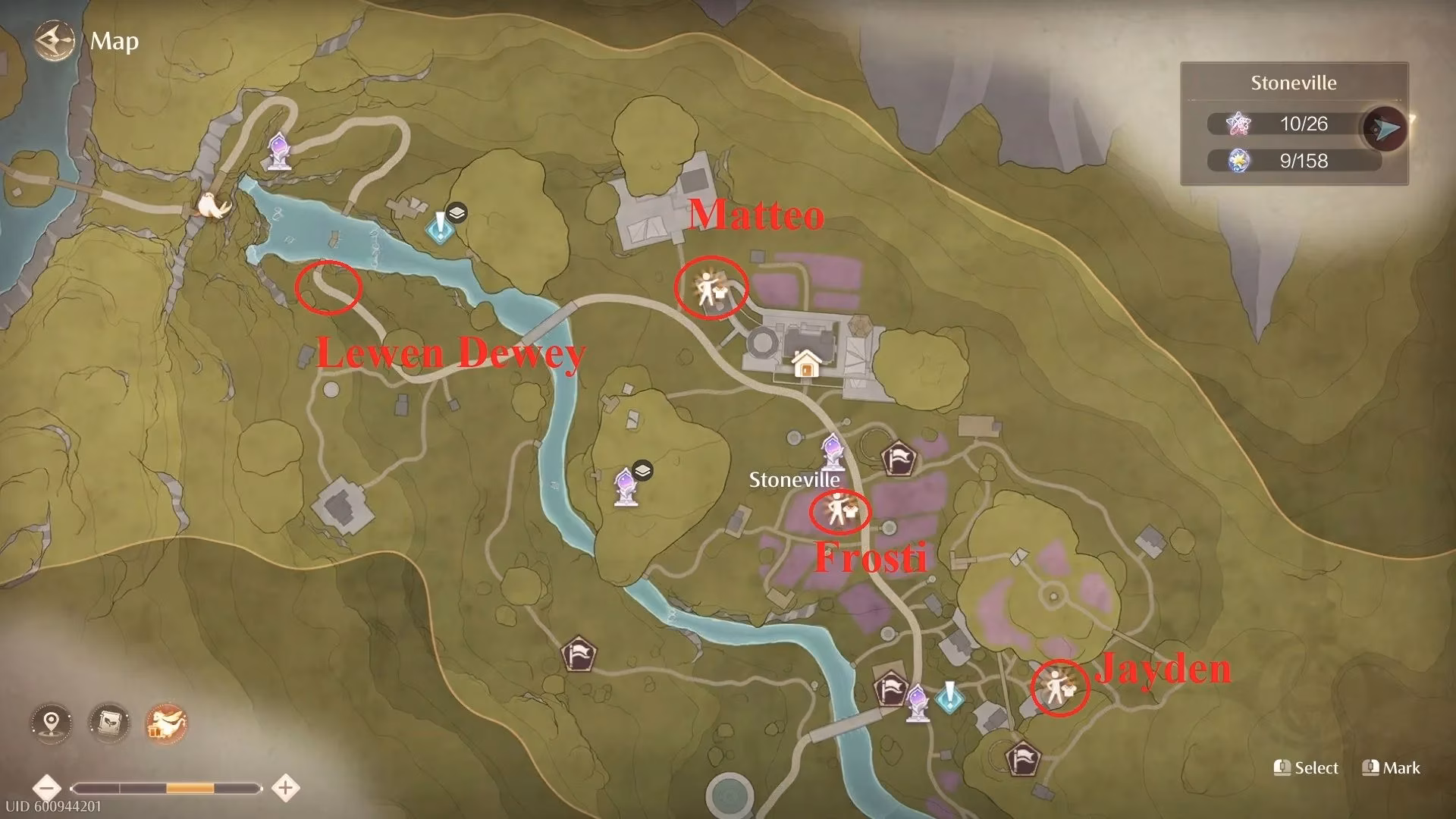
Task: Close the map with the back arrow
Action: 54,40
